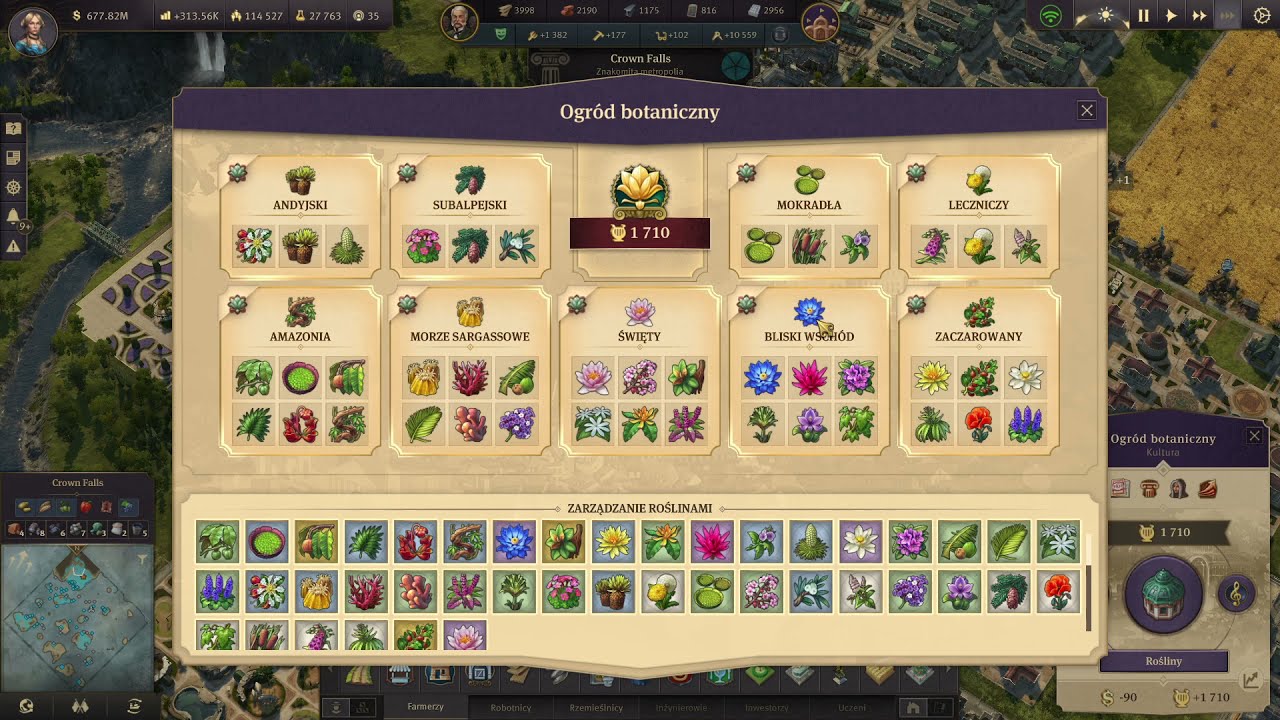Click the Crown Falls minimap
This screenshot has height=720, width=1280.
(x=77, y=610)
